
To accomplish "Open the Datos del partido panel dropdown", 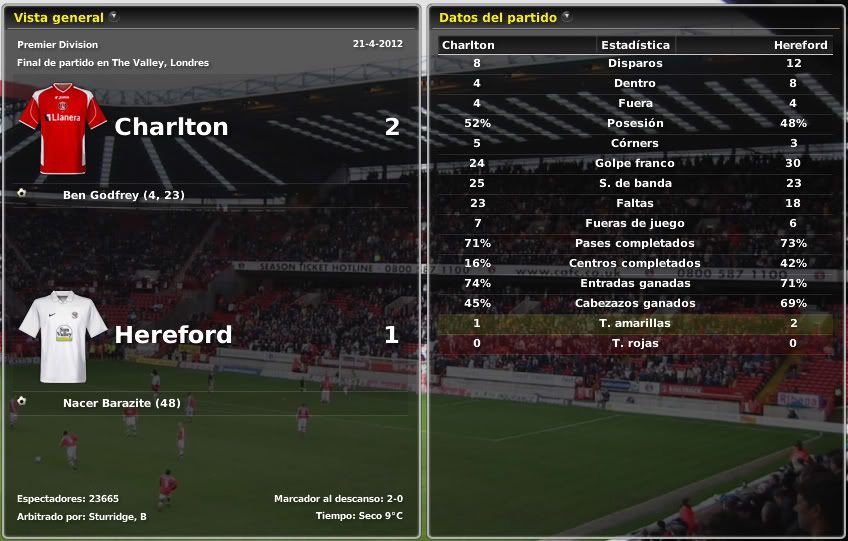I will point(567,17).
